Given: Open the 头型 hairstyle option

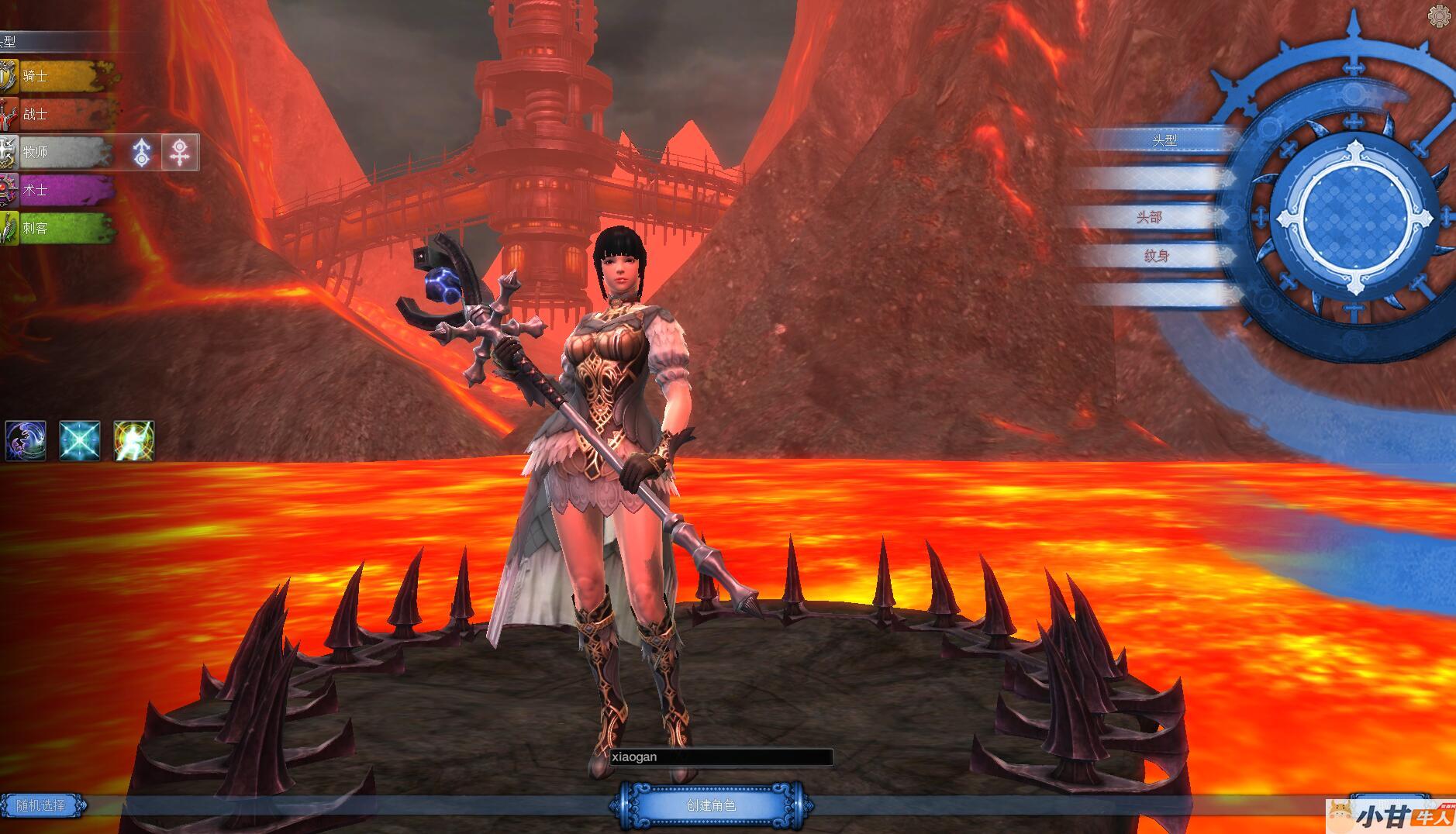Looking at the screenshot, I should pos(1164,140).
